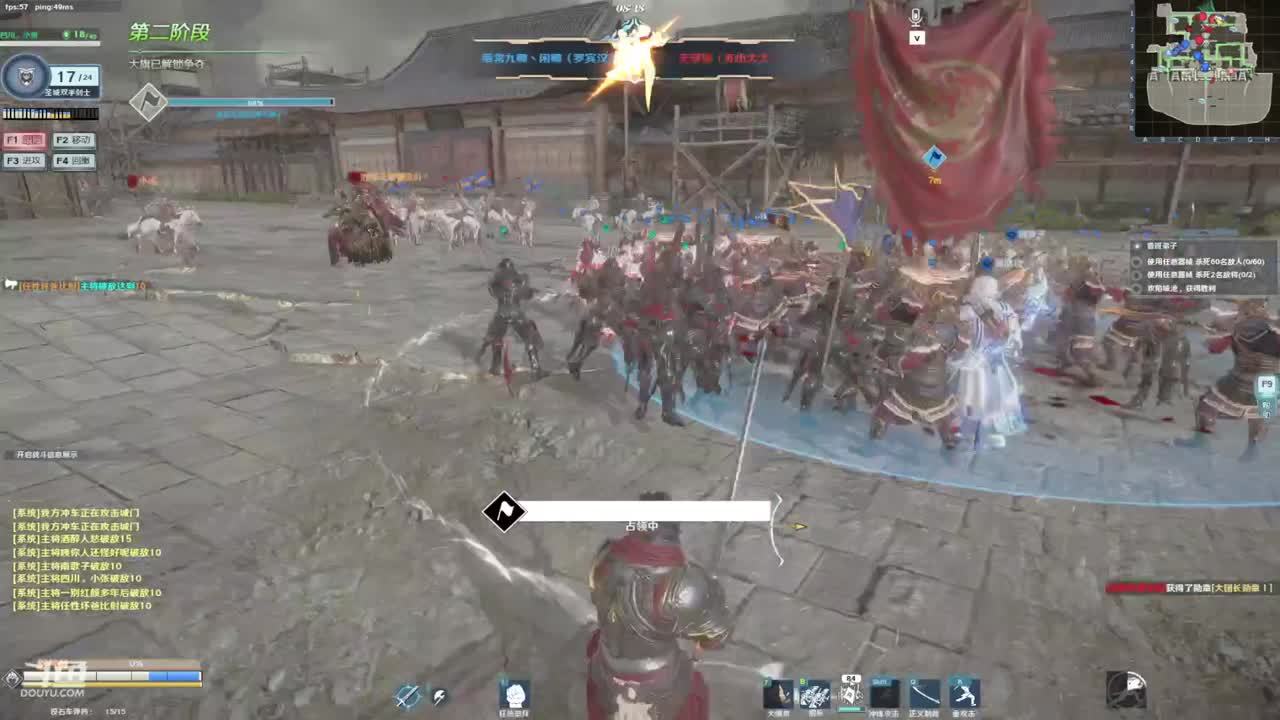
Task: Switch to the axe weapon icon
Action: coord(438,696)
